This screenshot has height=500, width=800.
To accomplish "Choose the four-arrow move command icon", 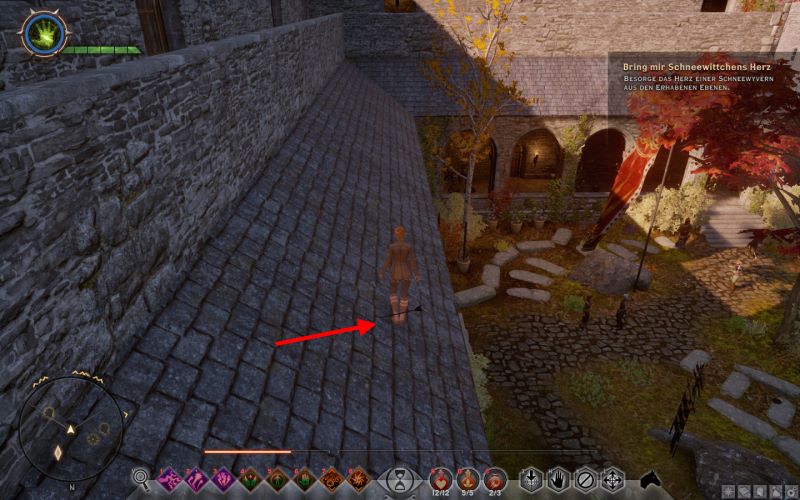I will 612,479.
